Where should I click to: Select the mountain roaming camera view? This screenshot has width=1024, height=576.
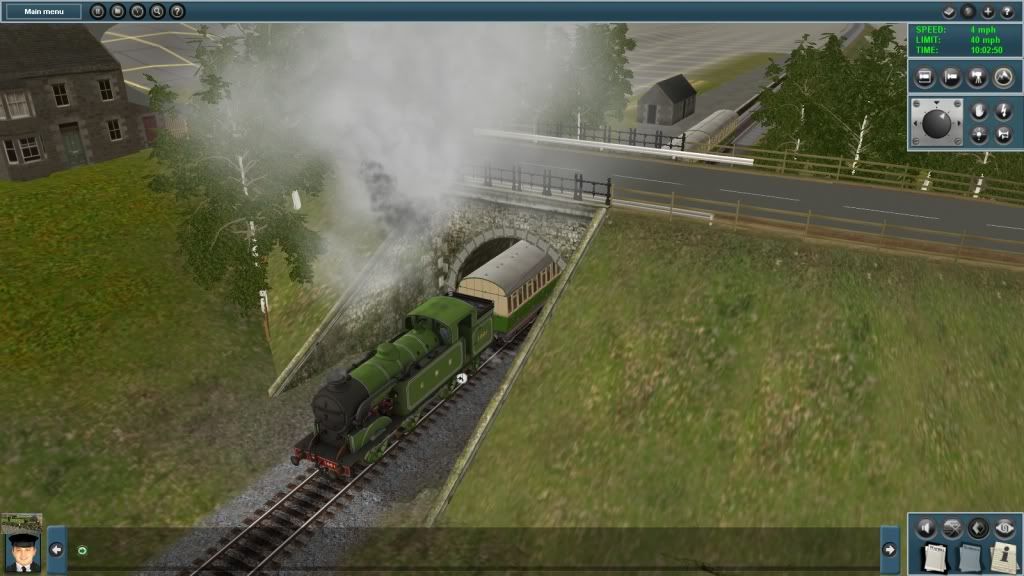[x=1002, y=76]
